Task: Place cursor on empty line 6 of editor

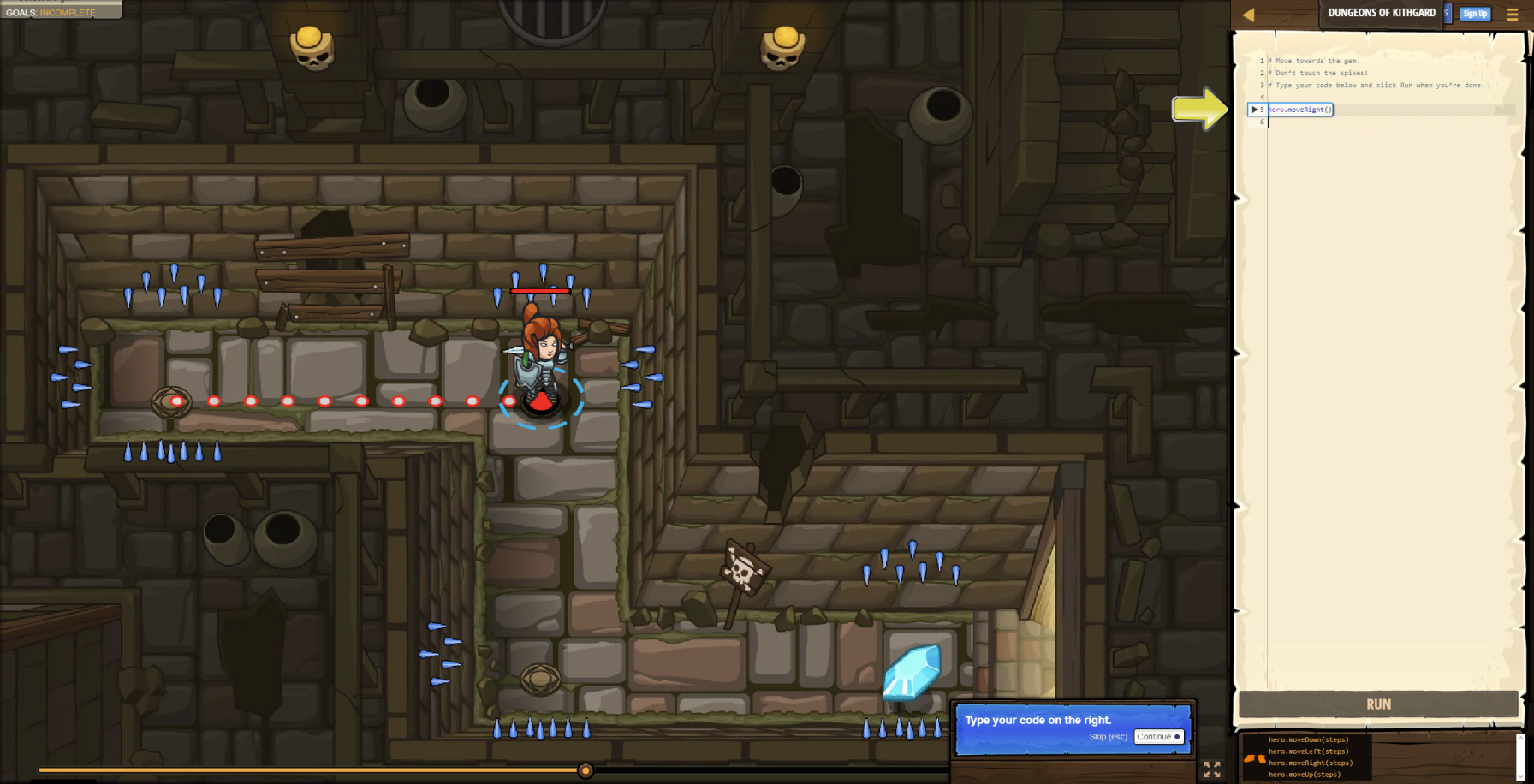Action: pos(1370,122)
